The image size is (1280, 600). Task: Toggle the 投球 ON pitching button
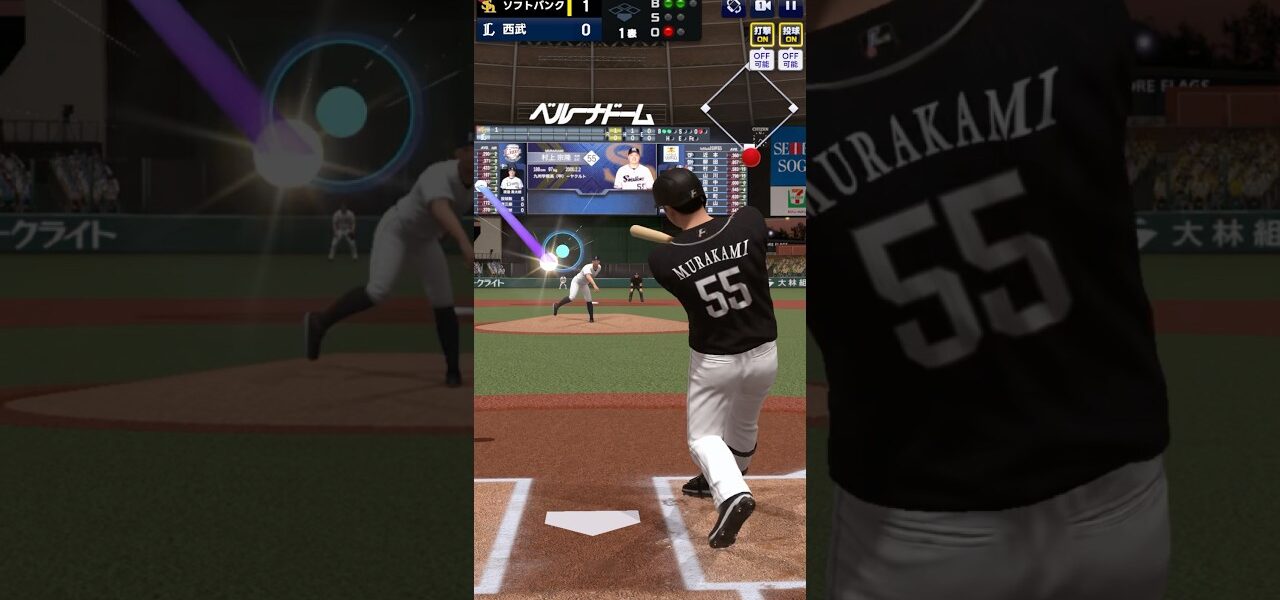click(791, 34)
